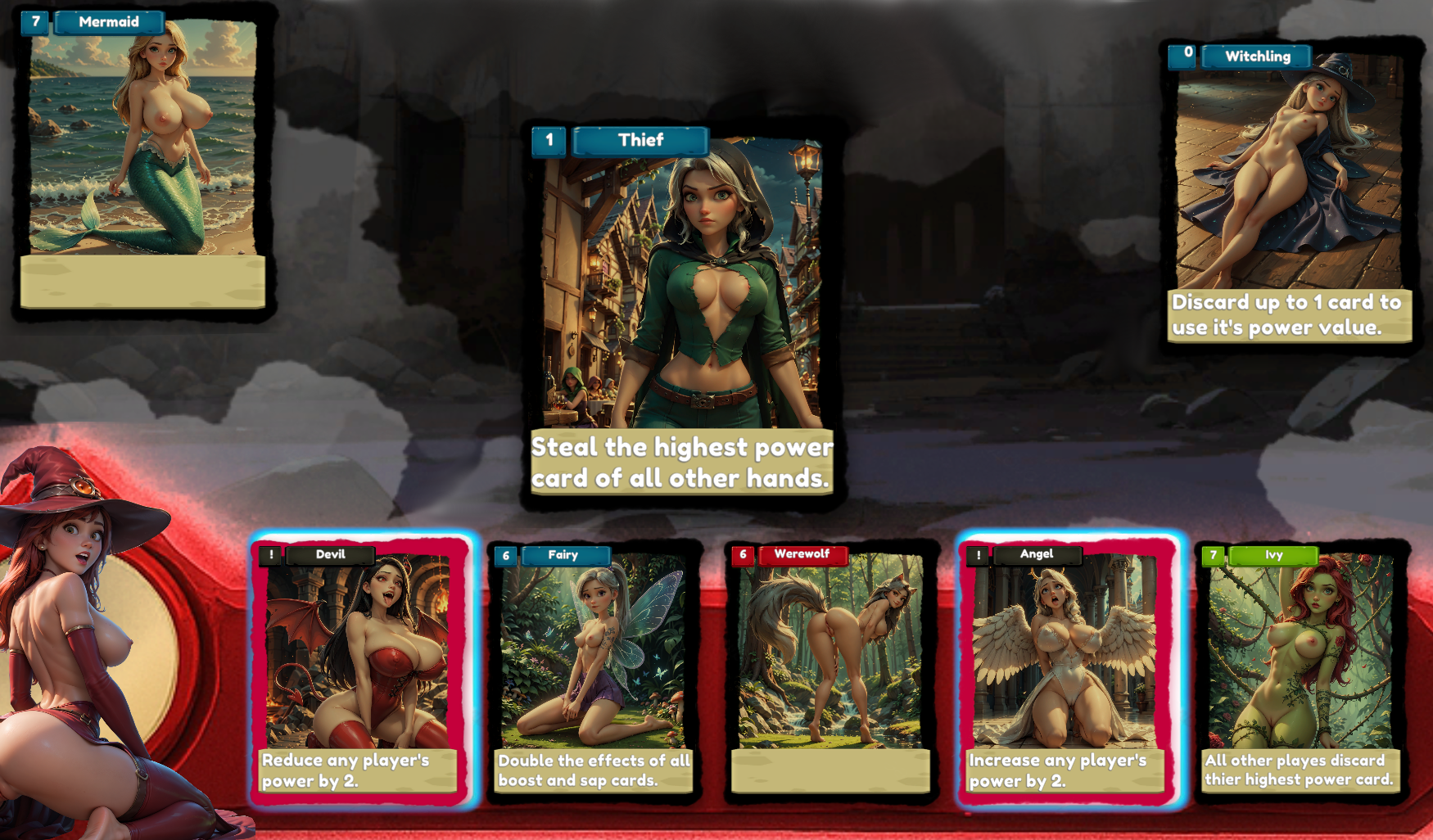Screen dimensions: 1433x840
Task: Click the Thief power badge showing 1
Action: [548, 140]
